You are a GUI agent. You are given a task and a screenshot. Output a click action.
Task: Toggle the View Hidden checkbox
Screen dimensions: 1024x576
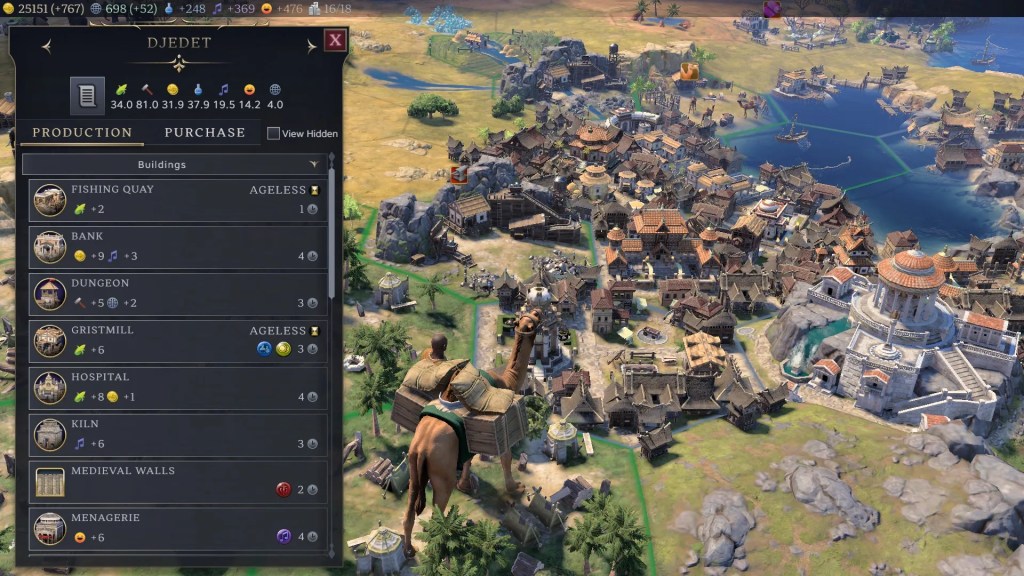pos(274,133)
